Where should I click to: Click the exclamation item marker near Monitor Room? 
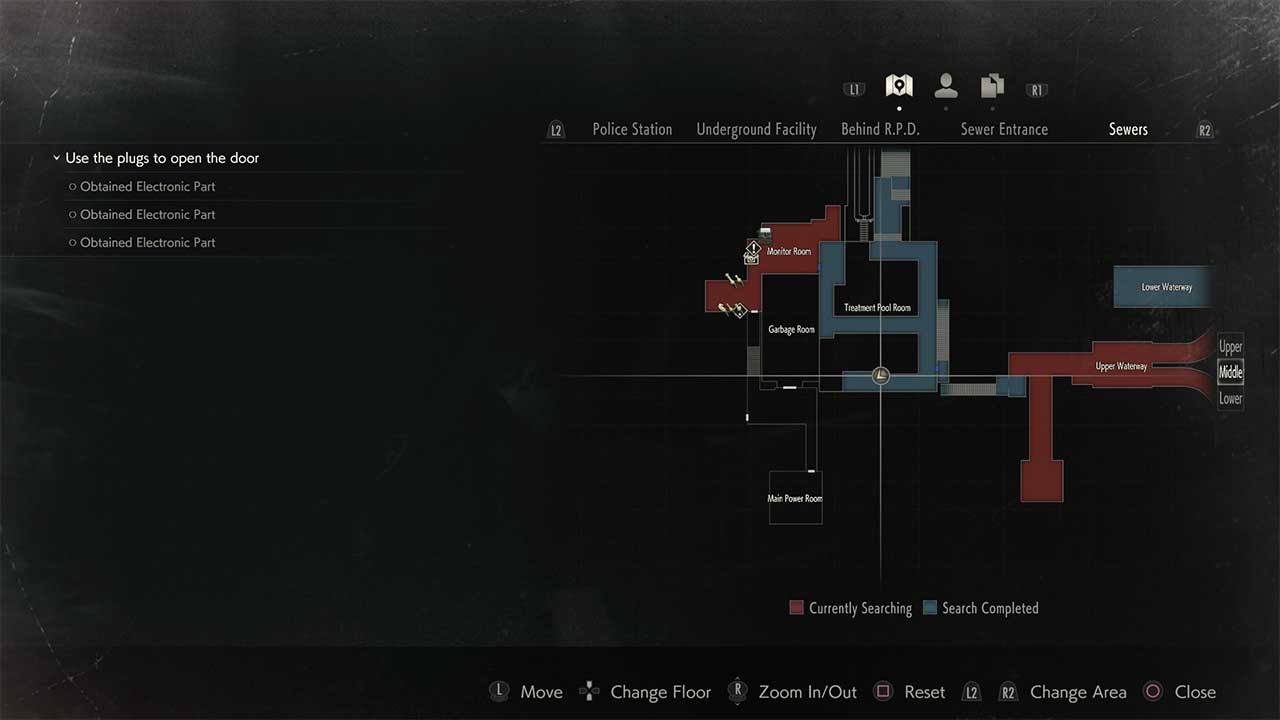point(753,250)
